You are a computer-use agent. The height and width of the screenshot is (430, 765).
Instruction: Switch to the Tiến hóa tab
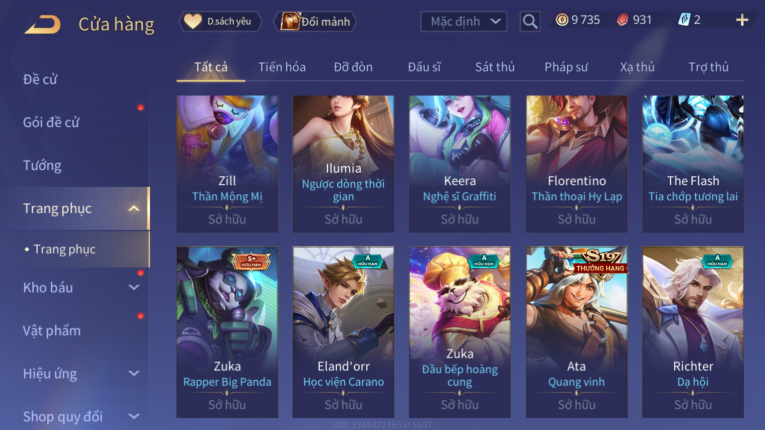[x=282, y=67]
